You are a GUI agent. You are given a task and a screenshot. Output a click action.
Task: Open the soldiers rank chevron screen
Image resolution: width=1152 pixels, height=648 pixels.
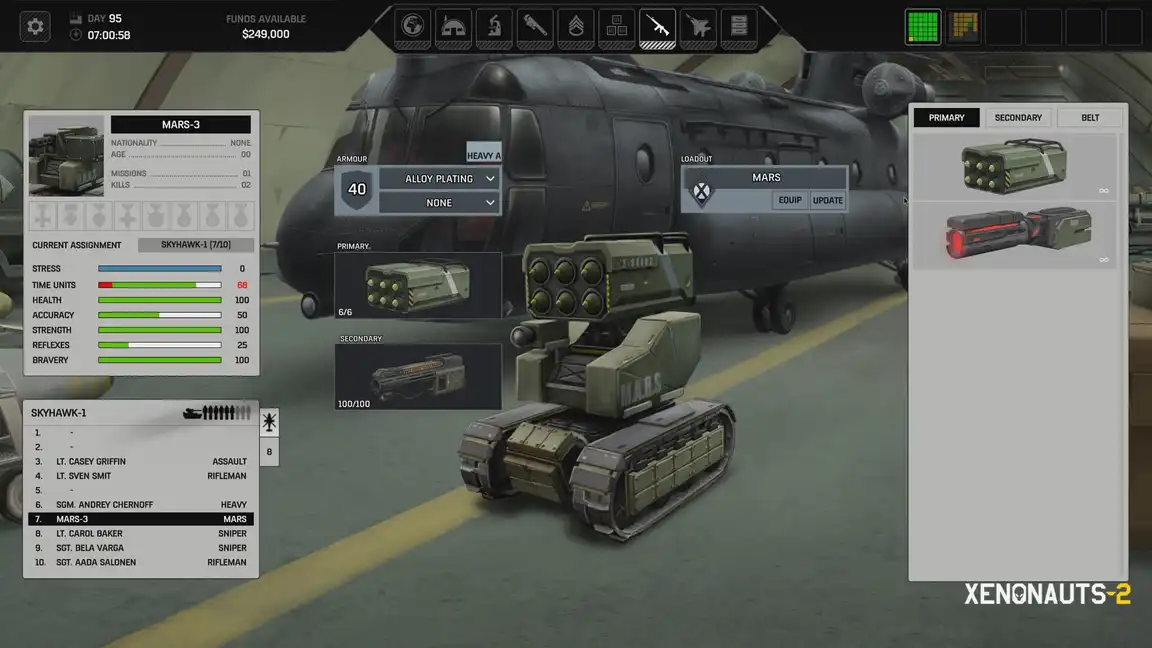click(576, 26)
